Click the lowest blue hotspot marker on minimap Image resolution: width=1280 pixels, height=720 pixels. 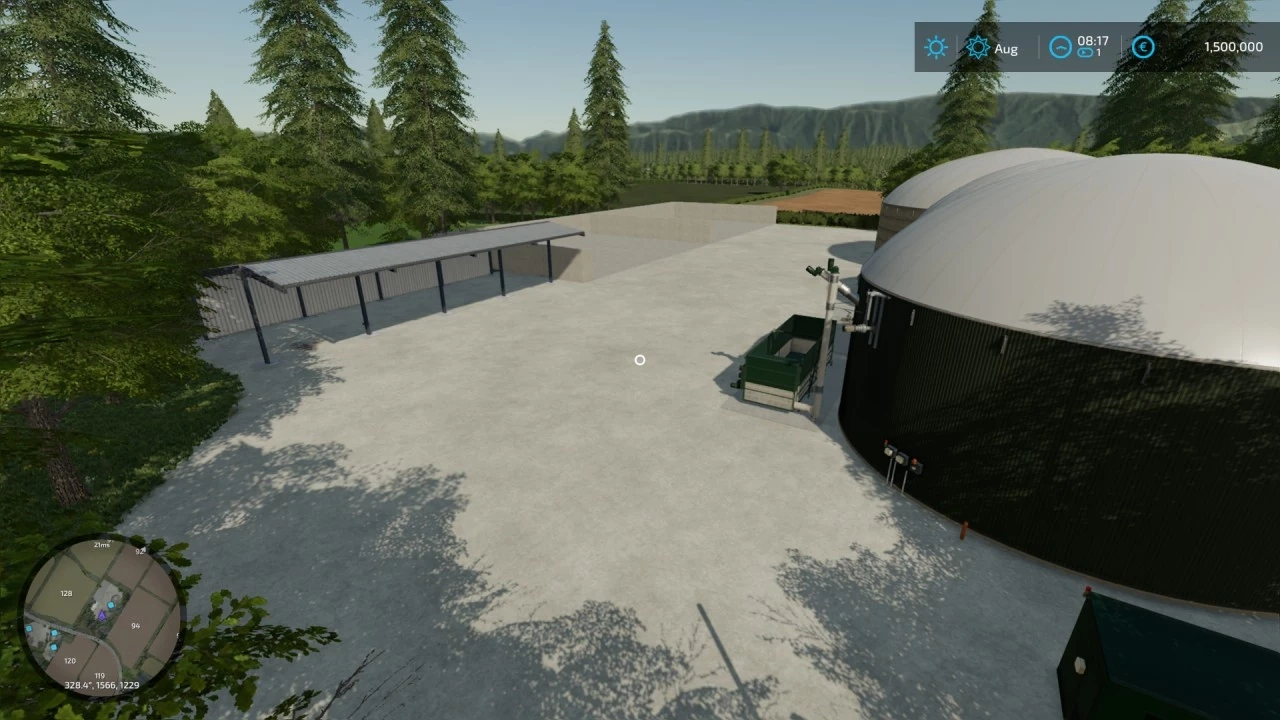pos(54,646)
